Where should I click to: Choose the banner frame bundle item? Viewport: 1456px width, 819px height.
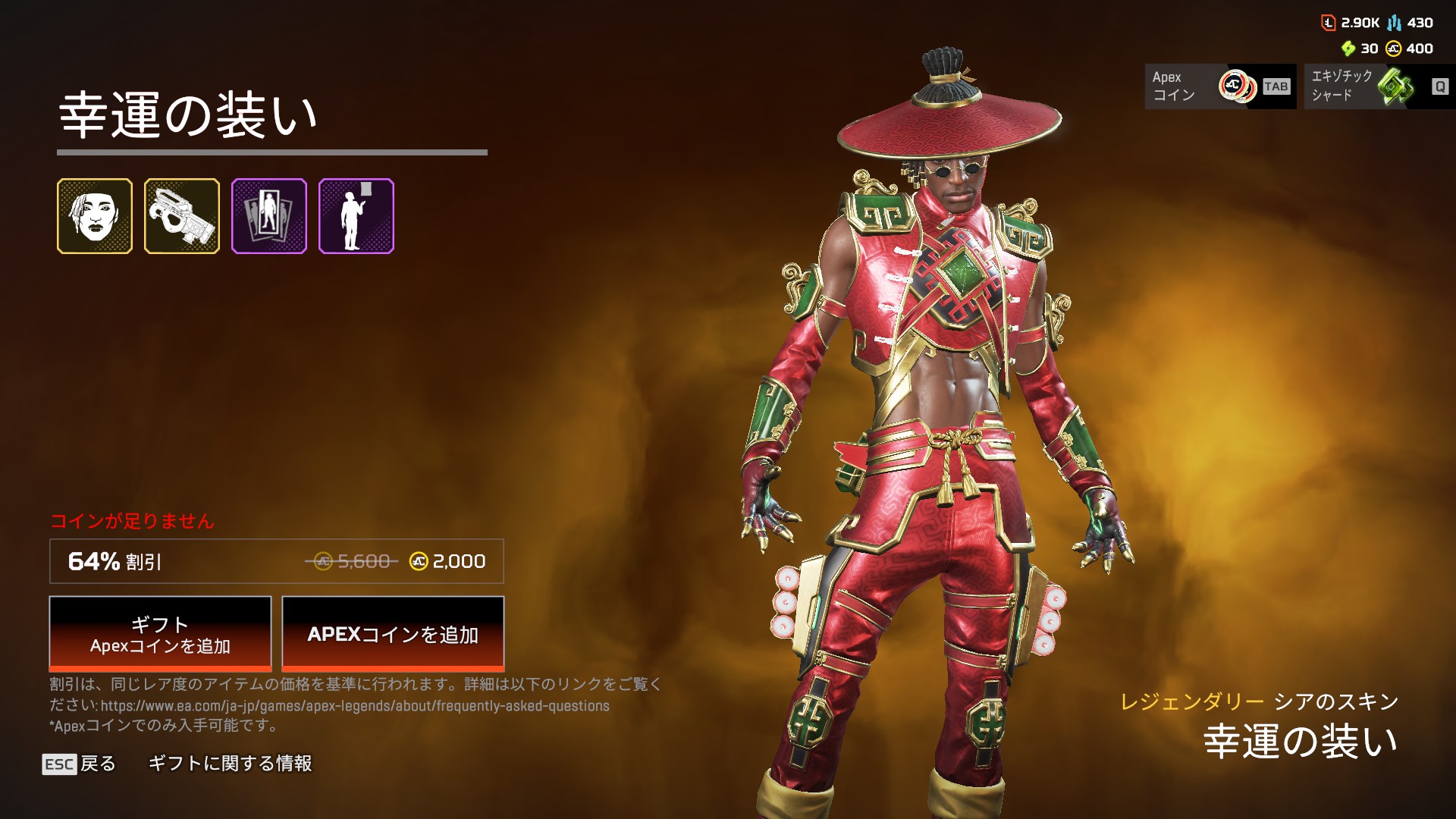coord(269,216)
